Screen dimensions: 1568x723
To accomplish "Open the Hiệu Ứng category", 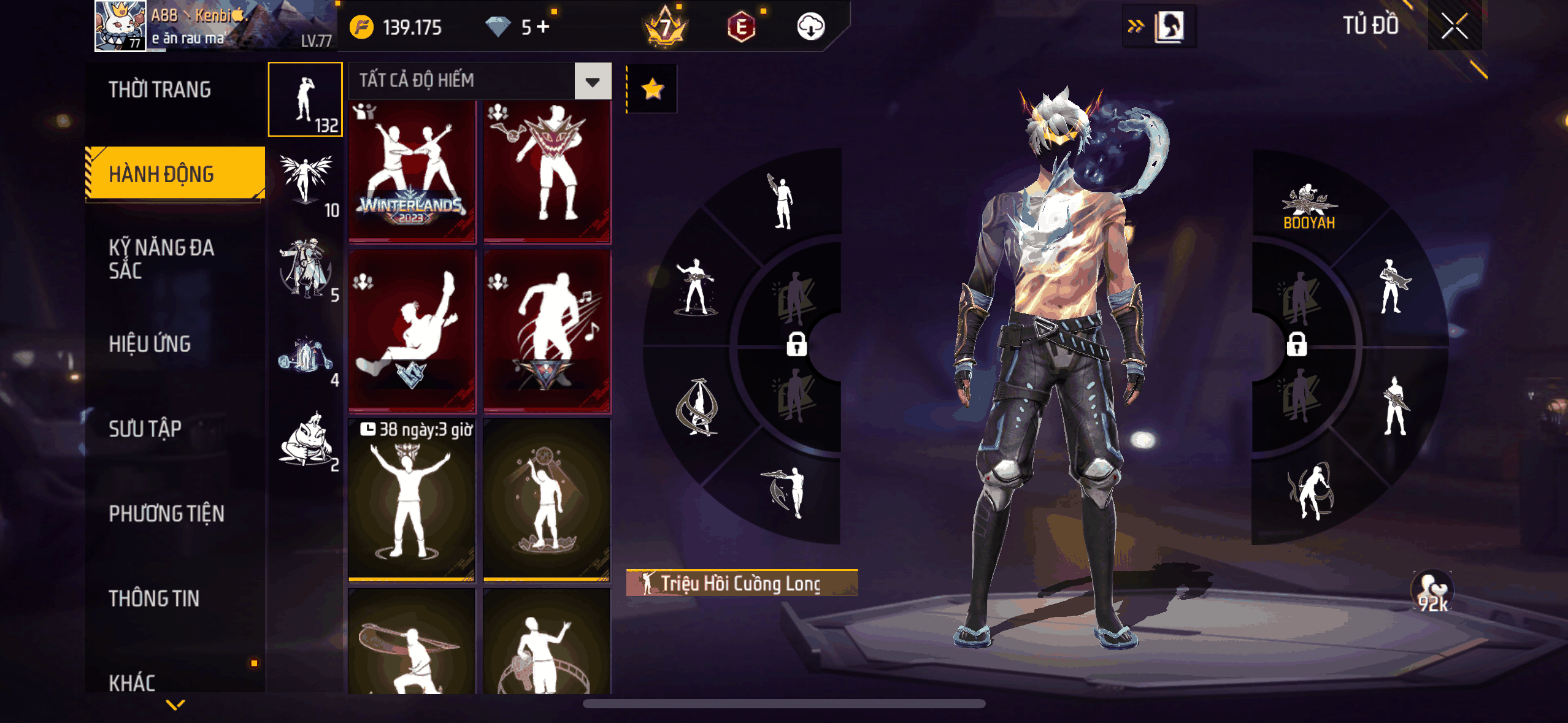I will tap(150, 344).
